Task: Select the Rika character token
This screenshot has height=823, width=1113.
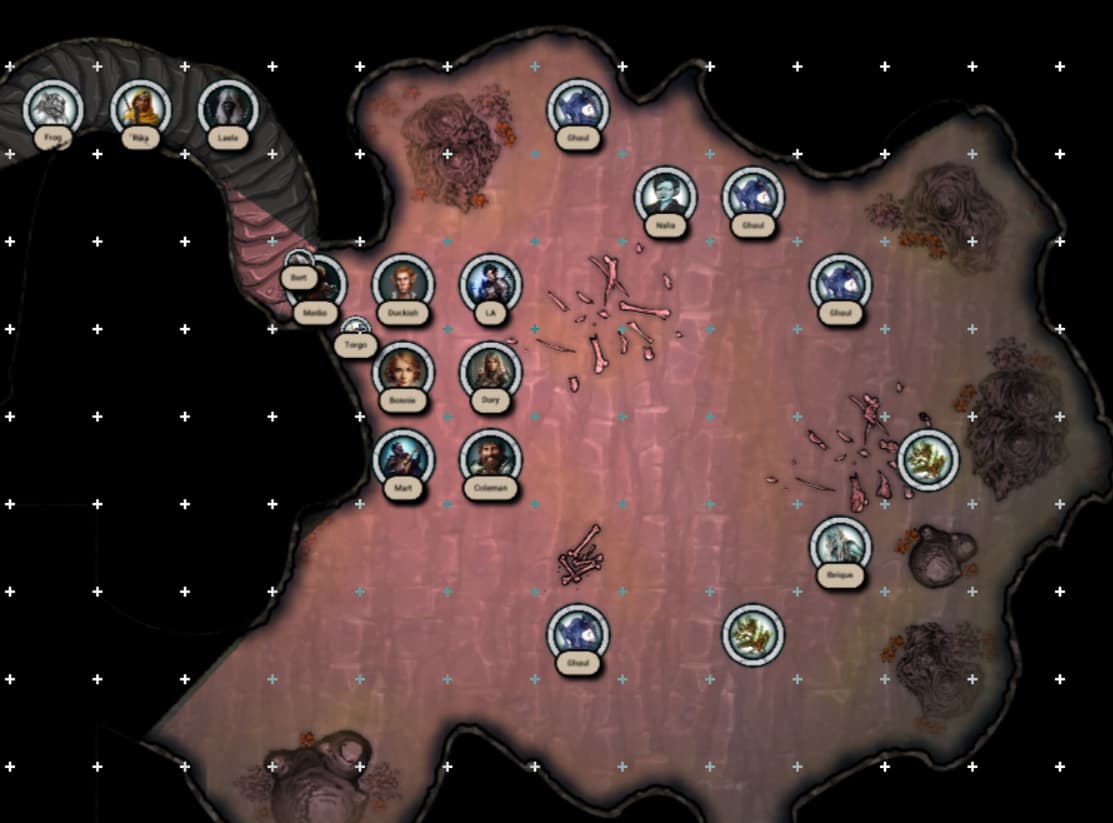Action: (x=140, y=107)
